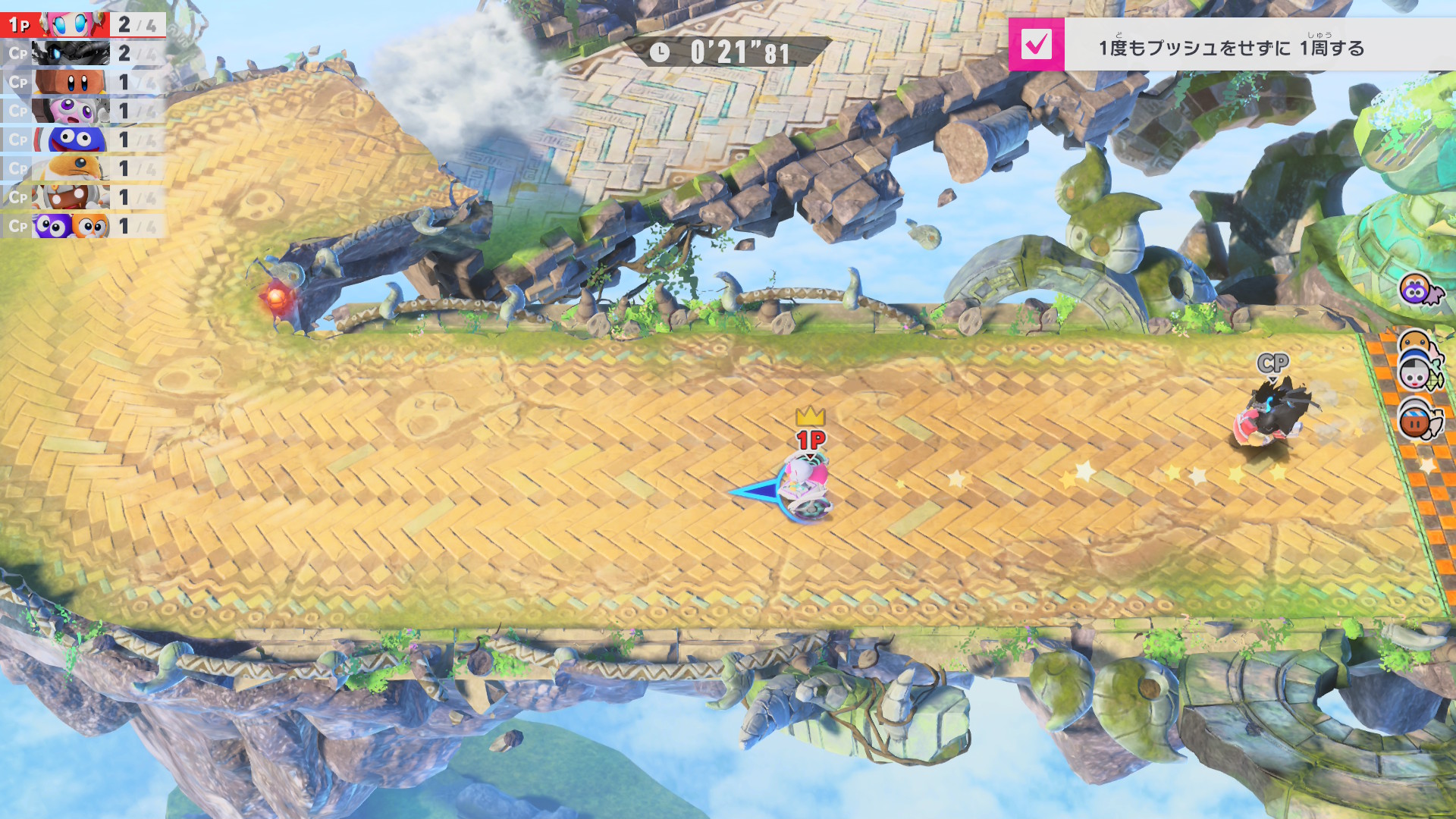
Task: Toggle the pink checkmark on the mission banner
Action: tap(1036, 45)
